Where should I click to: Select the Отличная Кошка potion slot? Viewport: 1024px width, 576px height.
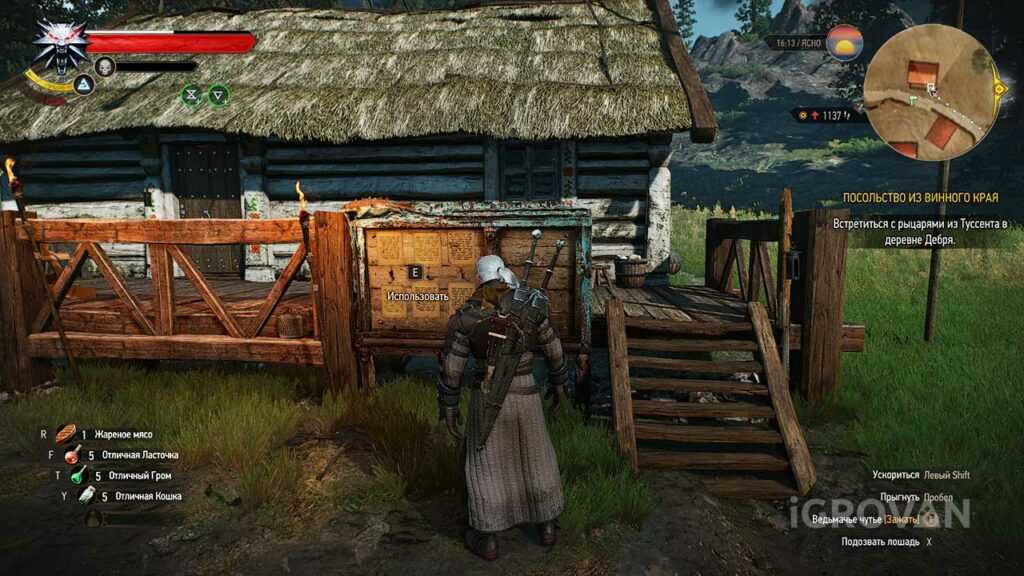[x=87, y=495]
